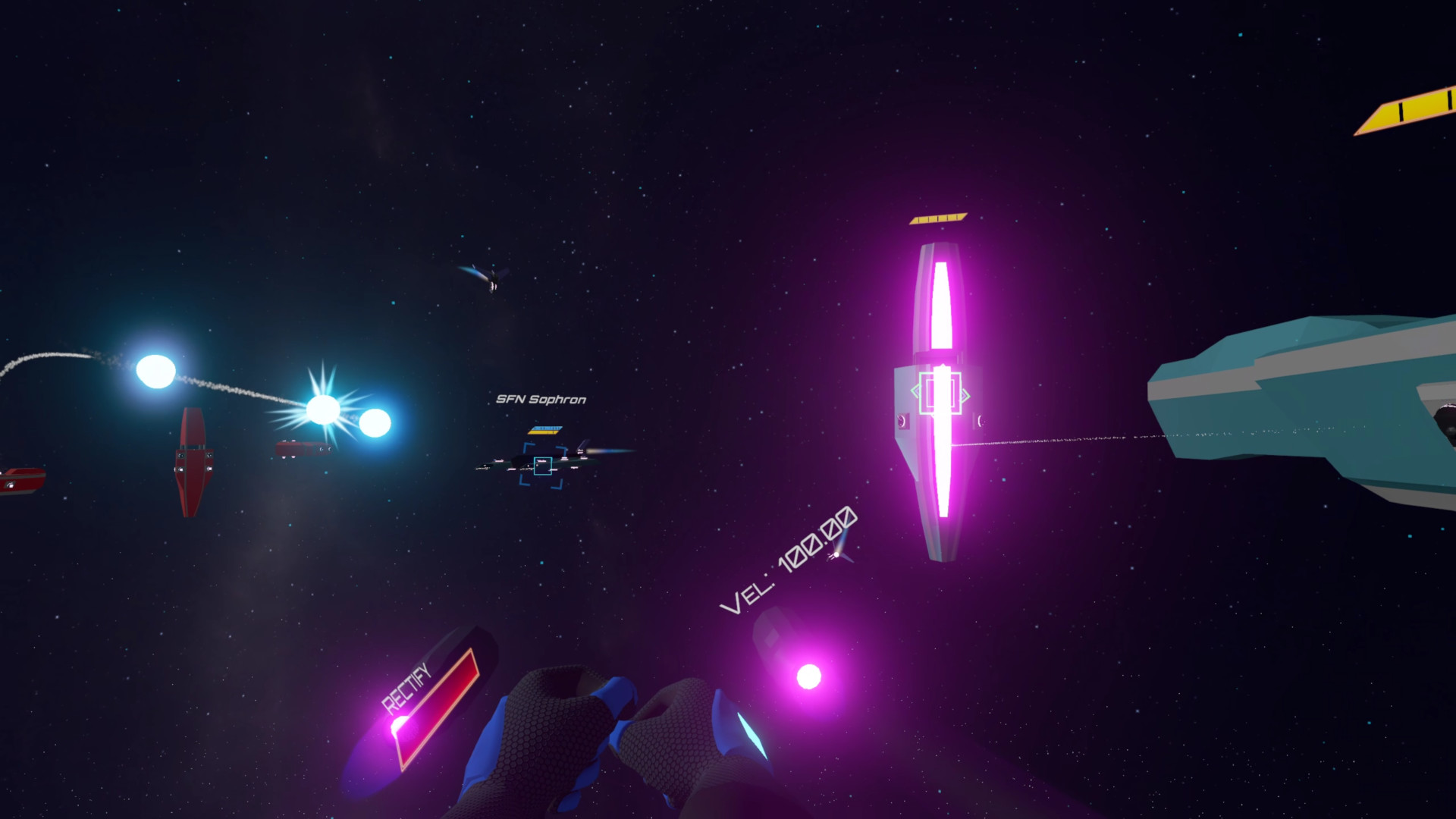Click the reticle on the magenta glowing ship
Image resolution: width=1456 pixels, height=819 pixels.
940,393
